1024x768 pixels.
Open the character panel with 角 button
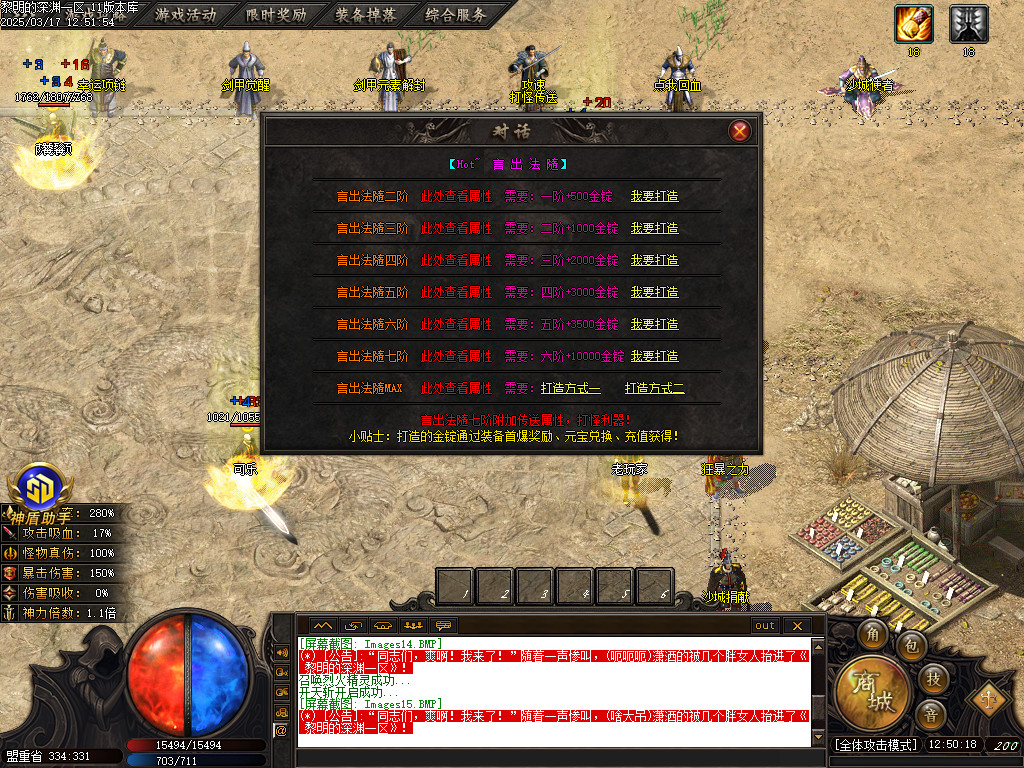pyautogui.click(x=875, y=633)
